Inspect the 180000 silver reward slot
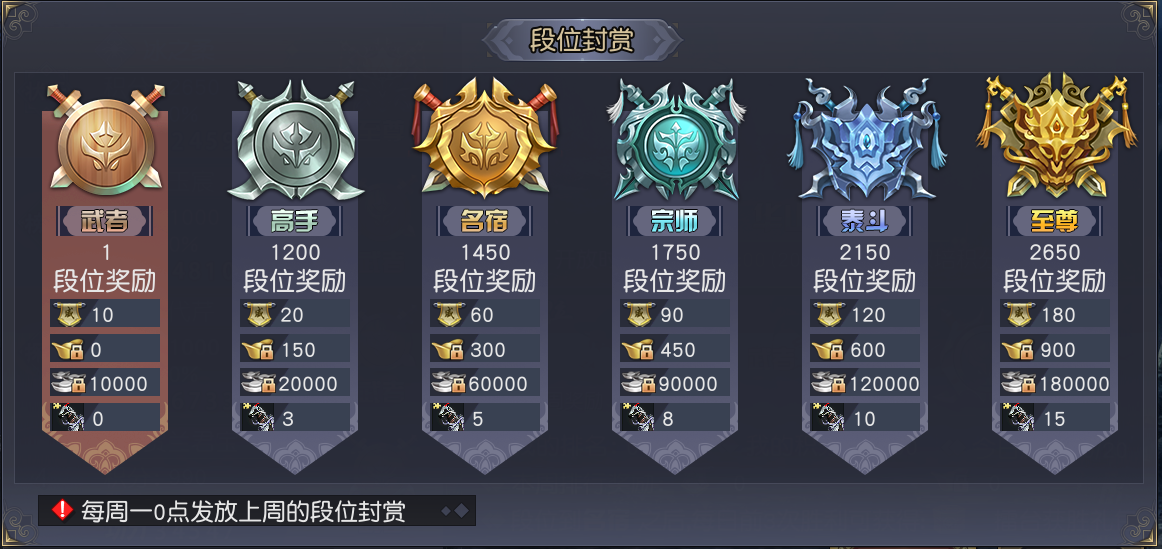Viewport: 1162px width, 549px height. [x=1055, y=383]
